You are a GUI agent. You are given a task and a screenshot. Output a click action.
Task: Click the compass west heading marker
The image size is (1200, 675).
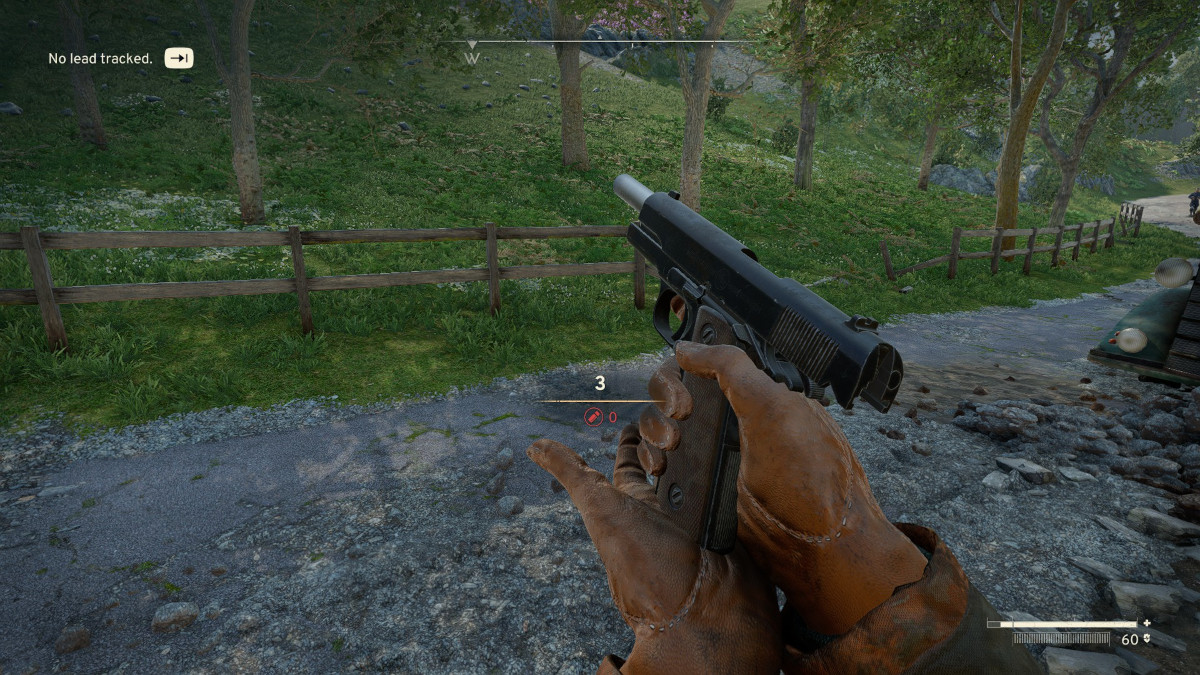pos(472,58)
